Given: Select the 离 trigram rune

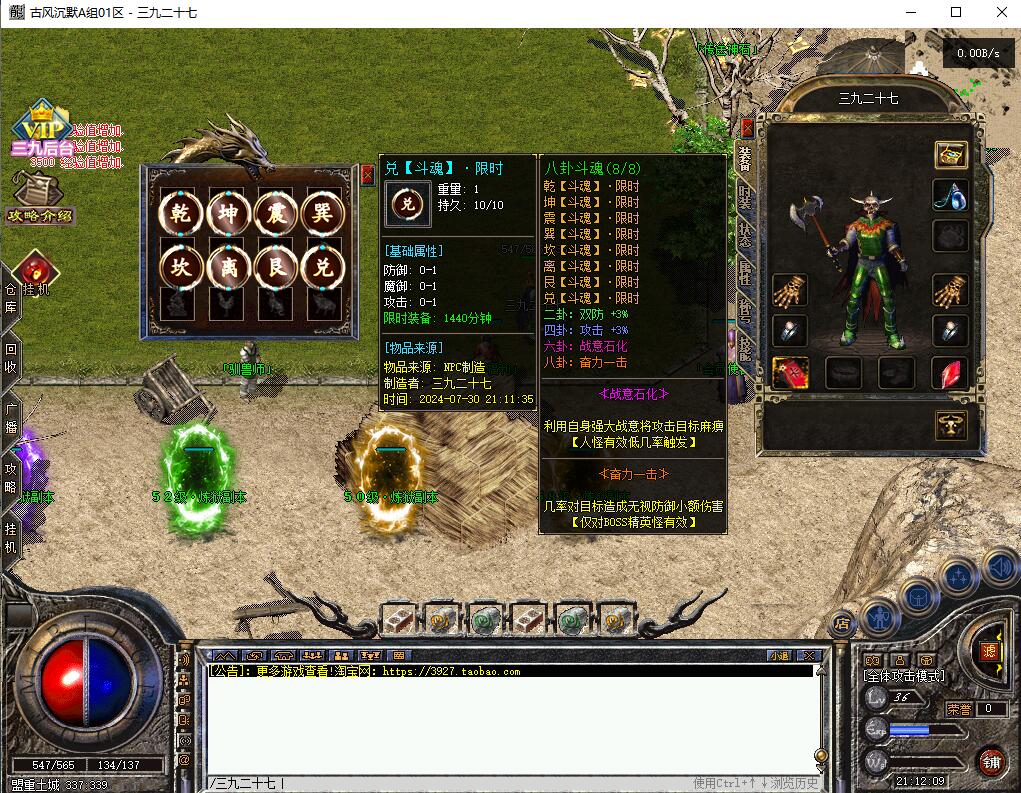Looking at the screenshot, I should [227, 266].
